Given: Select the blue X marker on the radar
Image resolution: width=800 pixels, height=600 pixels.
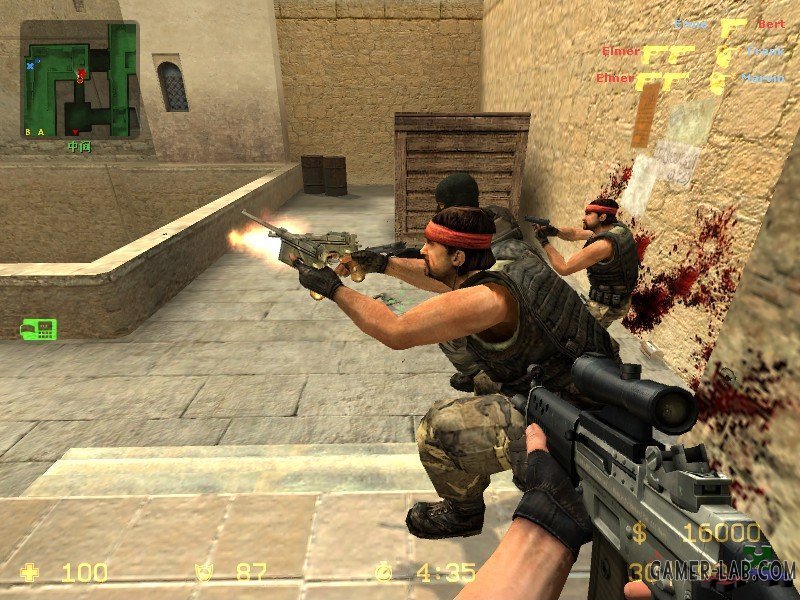Looking at the screenshot, I should (31, 65).
